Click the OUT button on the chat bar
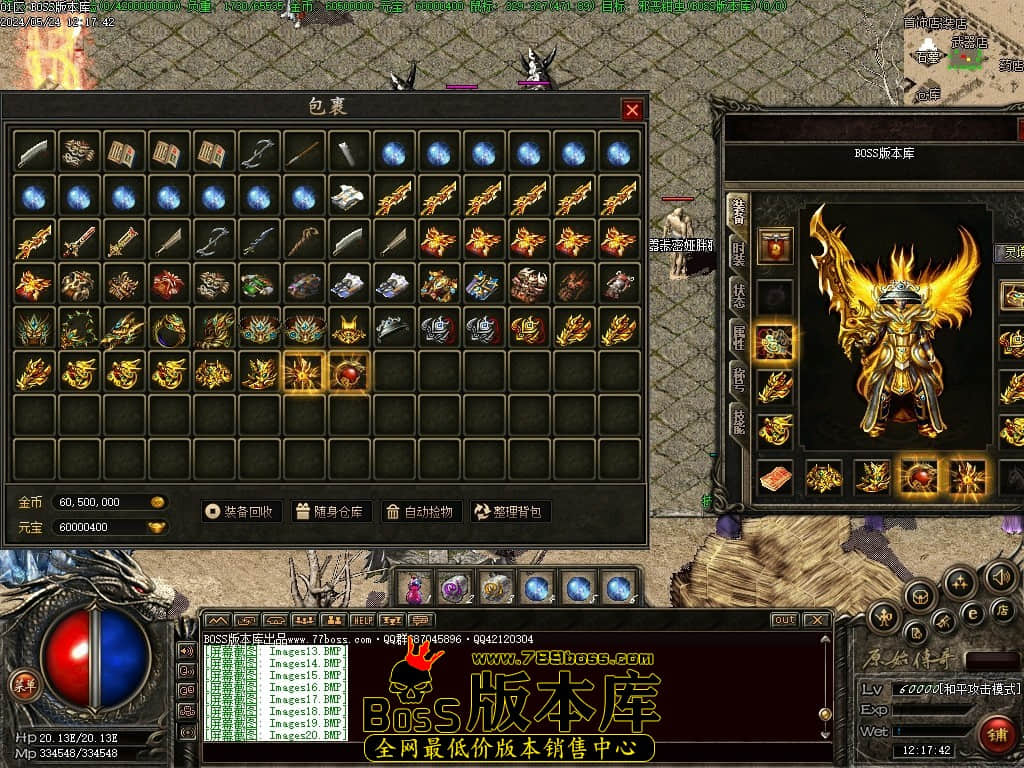Image resolution: width=1024 pixels, height=768 pixels. pyautogui.click(x=784, y=620)
